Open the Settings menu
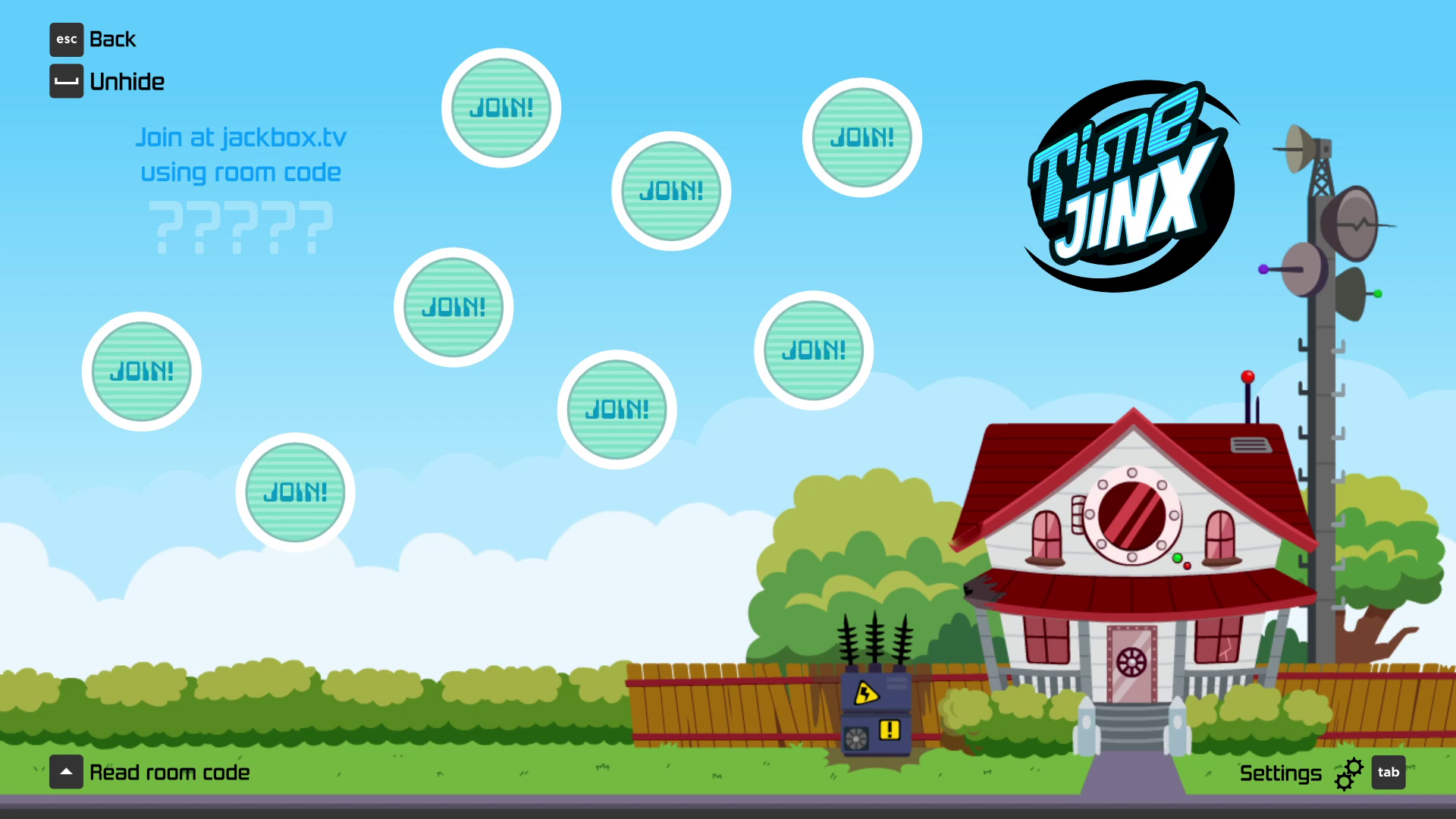The width and height of the screenshot is (1456, 819). pyautogui.click(x=1320, y=773)
